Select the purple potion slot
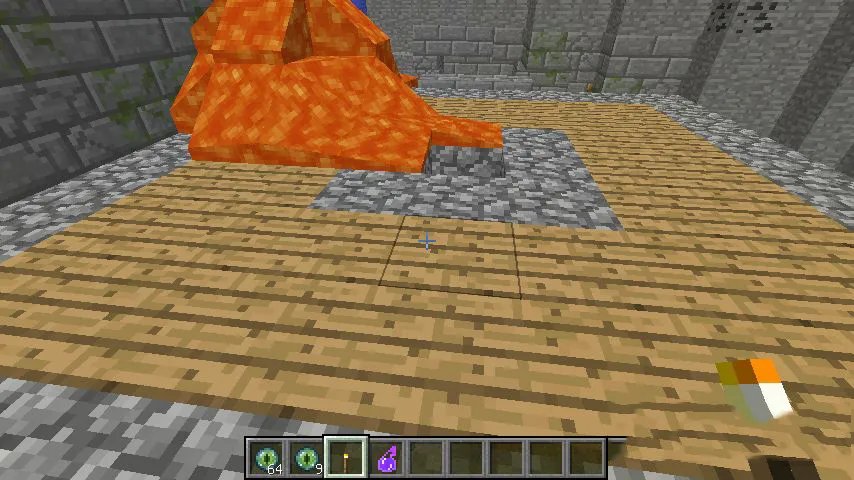This screenshot has height=480, width=854. 387,459
